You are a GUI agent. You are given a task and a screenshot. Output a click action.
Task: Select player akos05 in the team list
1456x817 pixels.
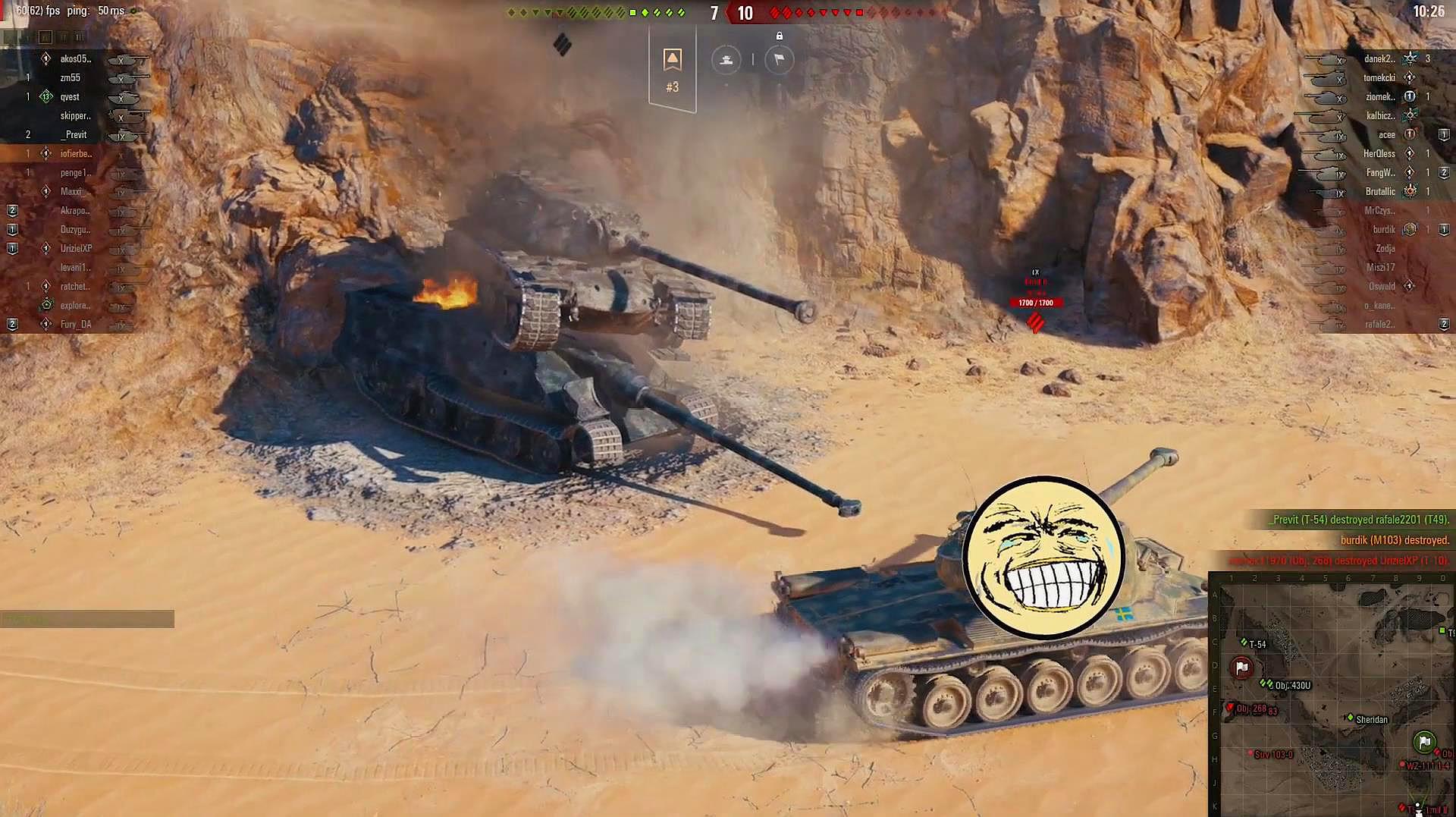point(75,59)
